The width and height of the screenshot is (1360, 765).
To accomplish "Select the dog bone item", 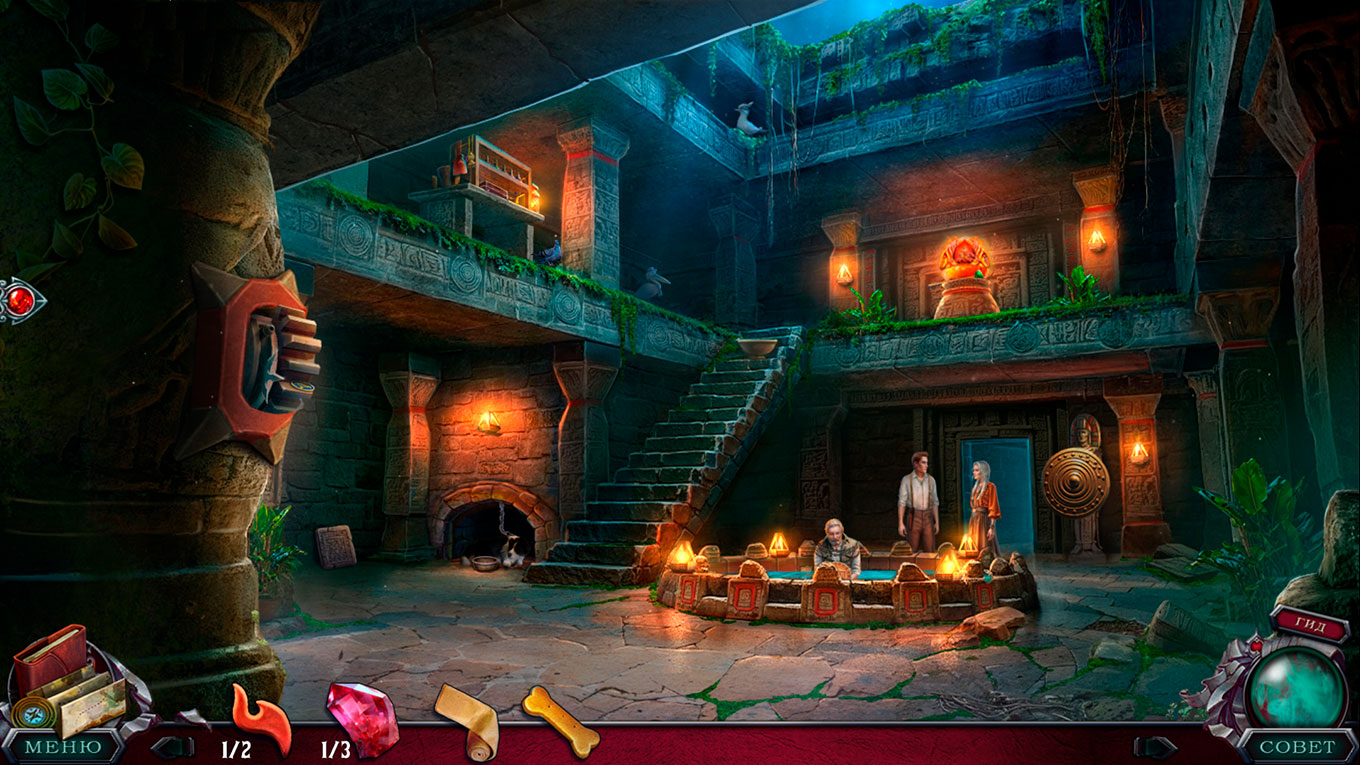I will click(560, 719).
